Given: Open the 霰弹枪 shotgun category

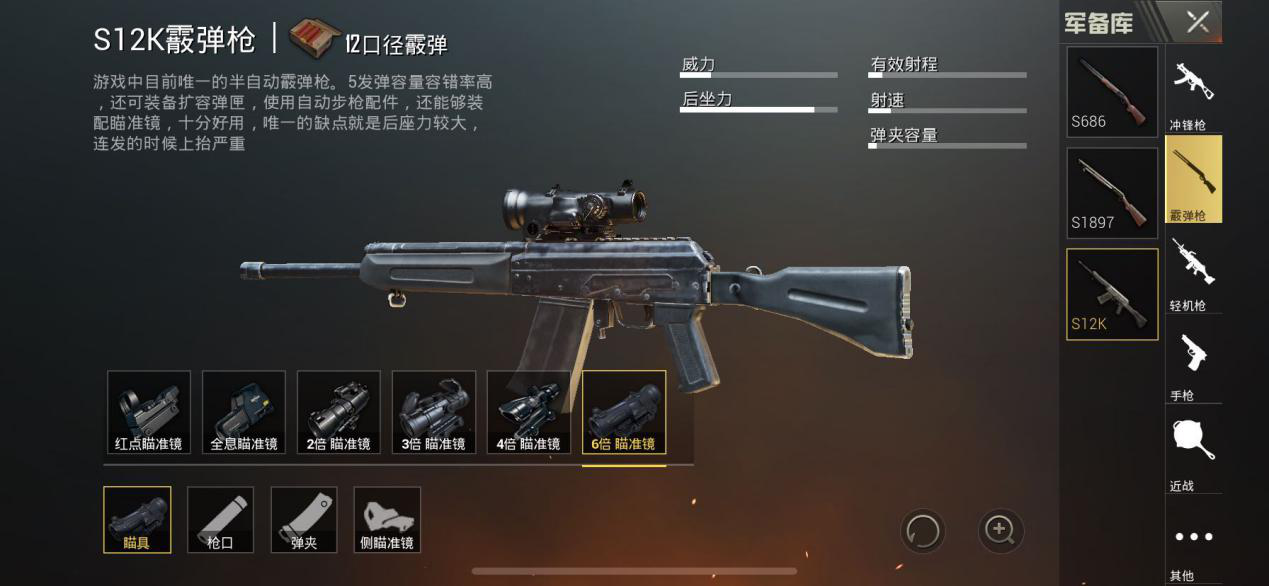Looking at the screenshot, I should tap(1193, 178).
